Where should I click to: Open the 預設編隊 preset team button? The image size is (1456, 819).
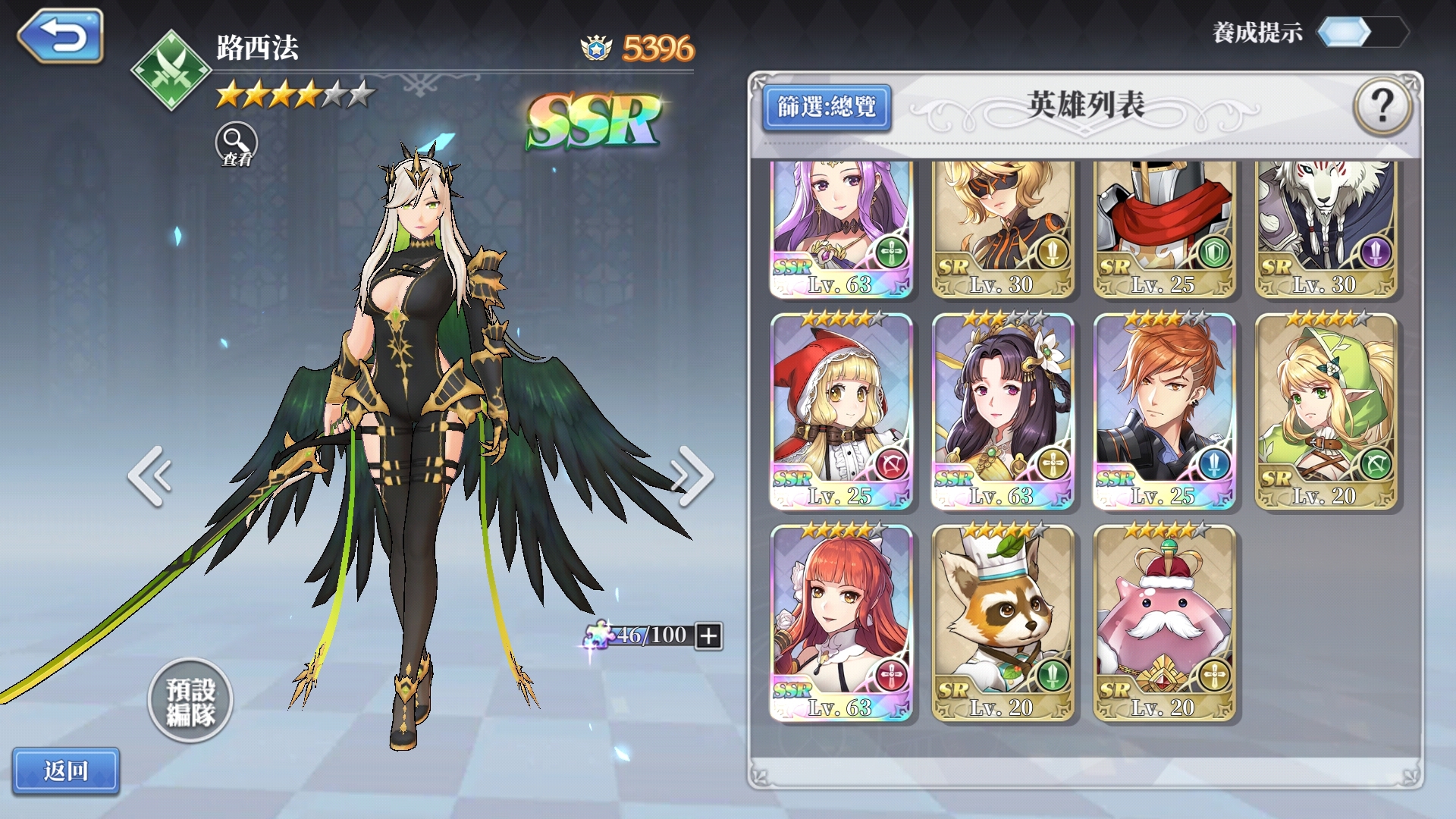[x=190, y=701]
